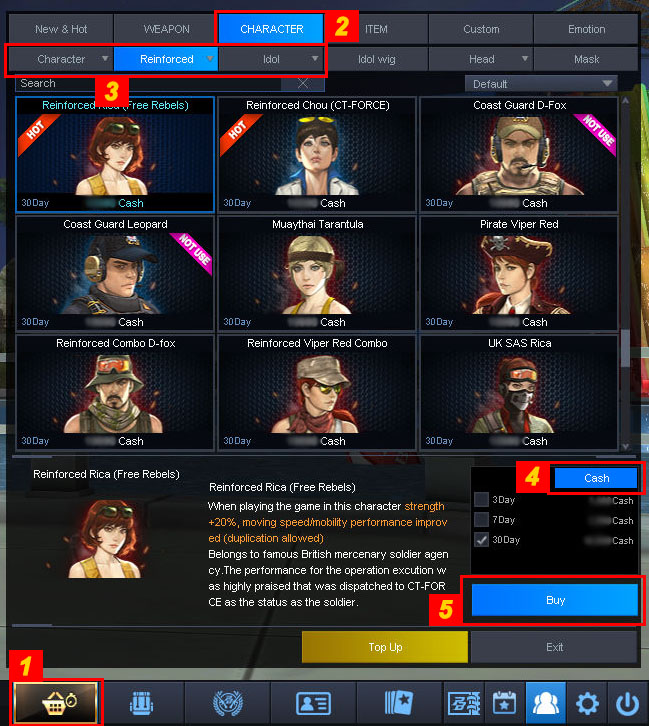649x726 pixels.
Task: Open the Emotion tab
Action: [586, 29]
